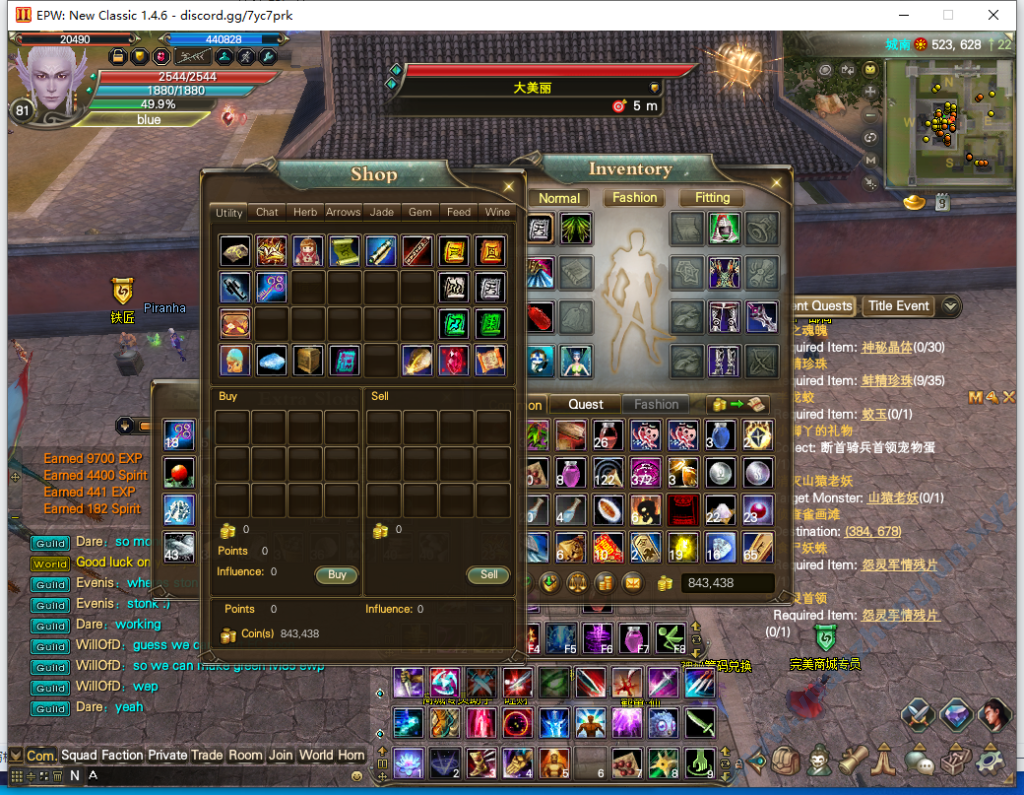Switch to the Wine shop tab
The image size is (1024, 795).
pos(497,212)
